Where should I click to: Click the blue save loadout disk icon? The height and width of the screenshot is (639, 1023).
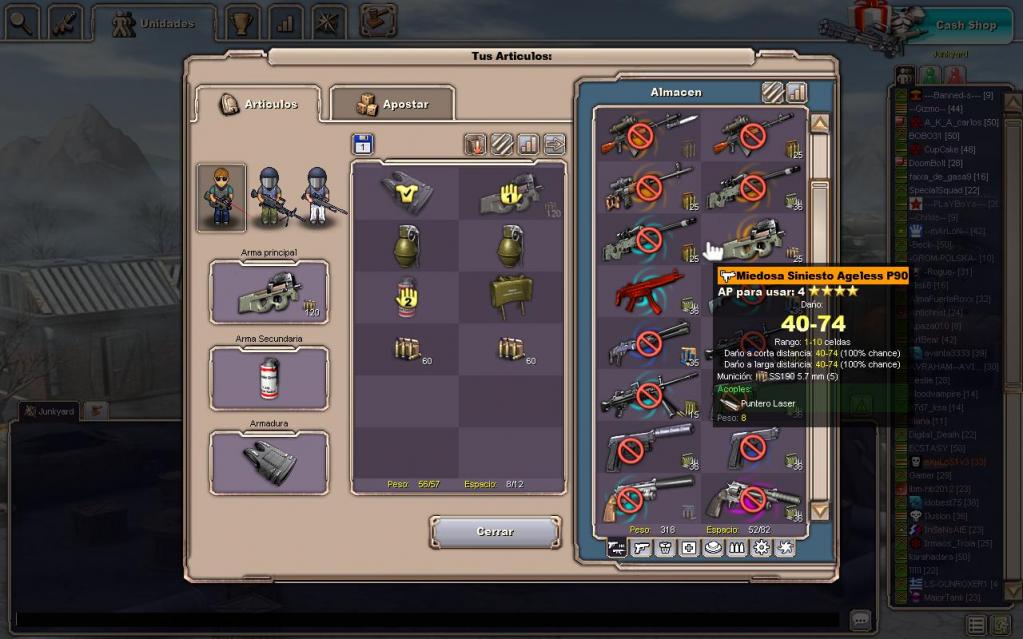point(363,145)
